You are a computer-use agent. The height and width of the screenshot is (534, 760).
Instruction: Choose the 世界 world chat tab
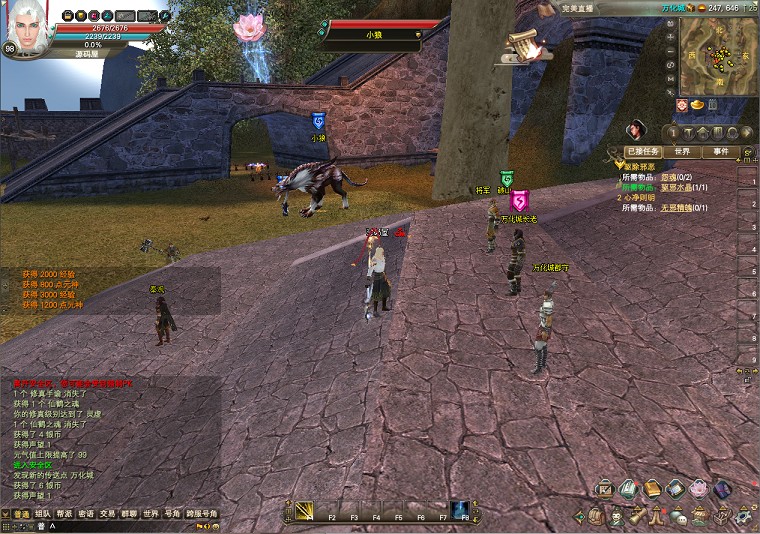pyautogui.click(x=150, y=513)
